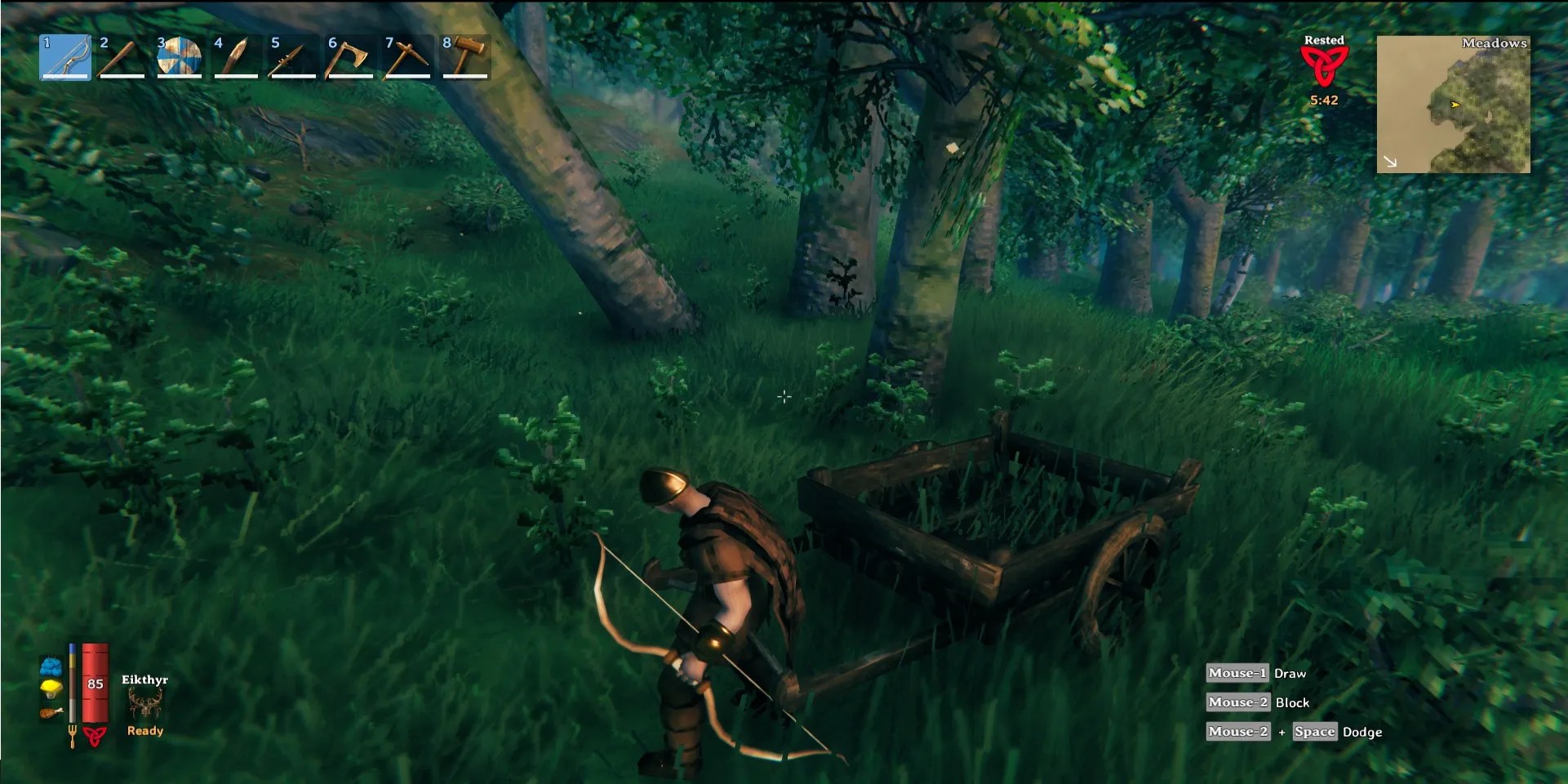Click the yellow player arrow on the minimap

[1456, 105]
